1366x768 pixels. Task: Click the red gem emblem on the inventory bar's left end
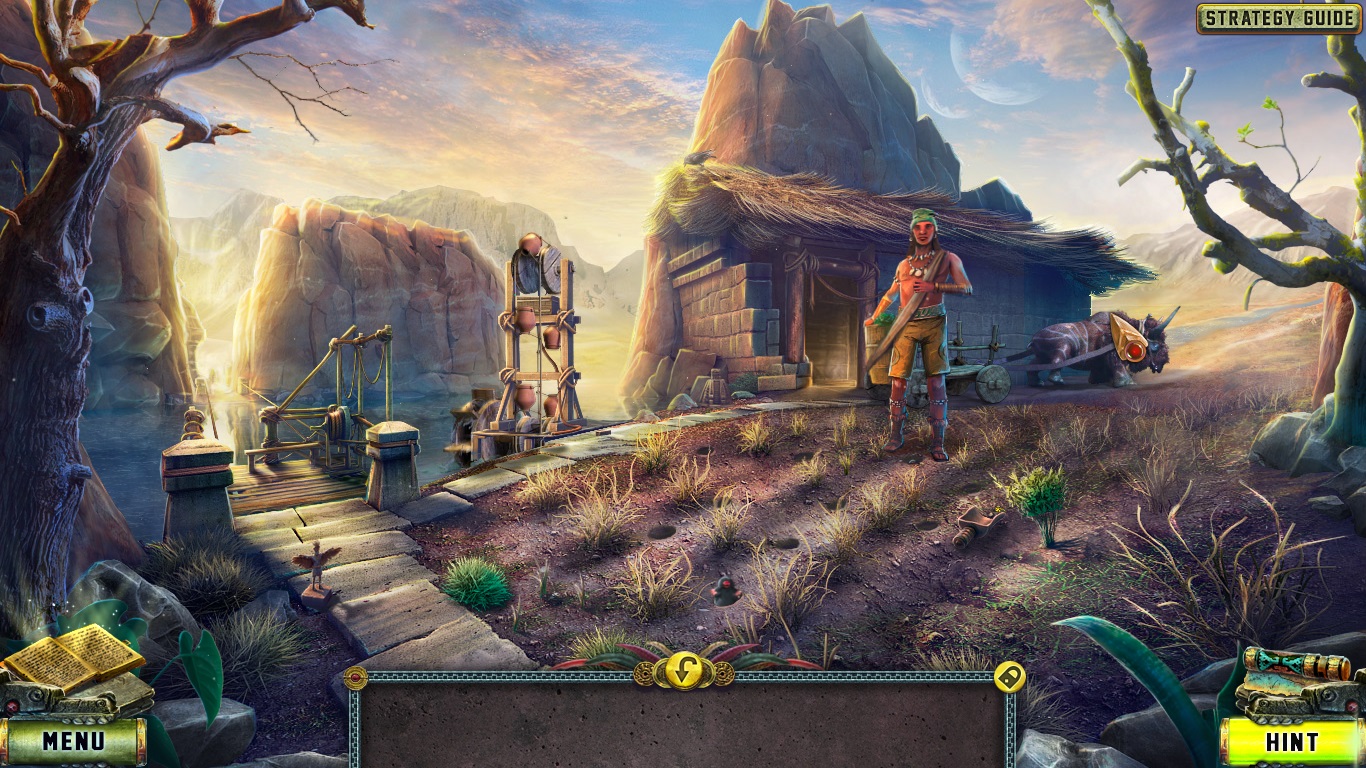point(356,677)
